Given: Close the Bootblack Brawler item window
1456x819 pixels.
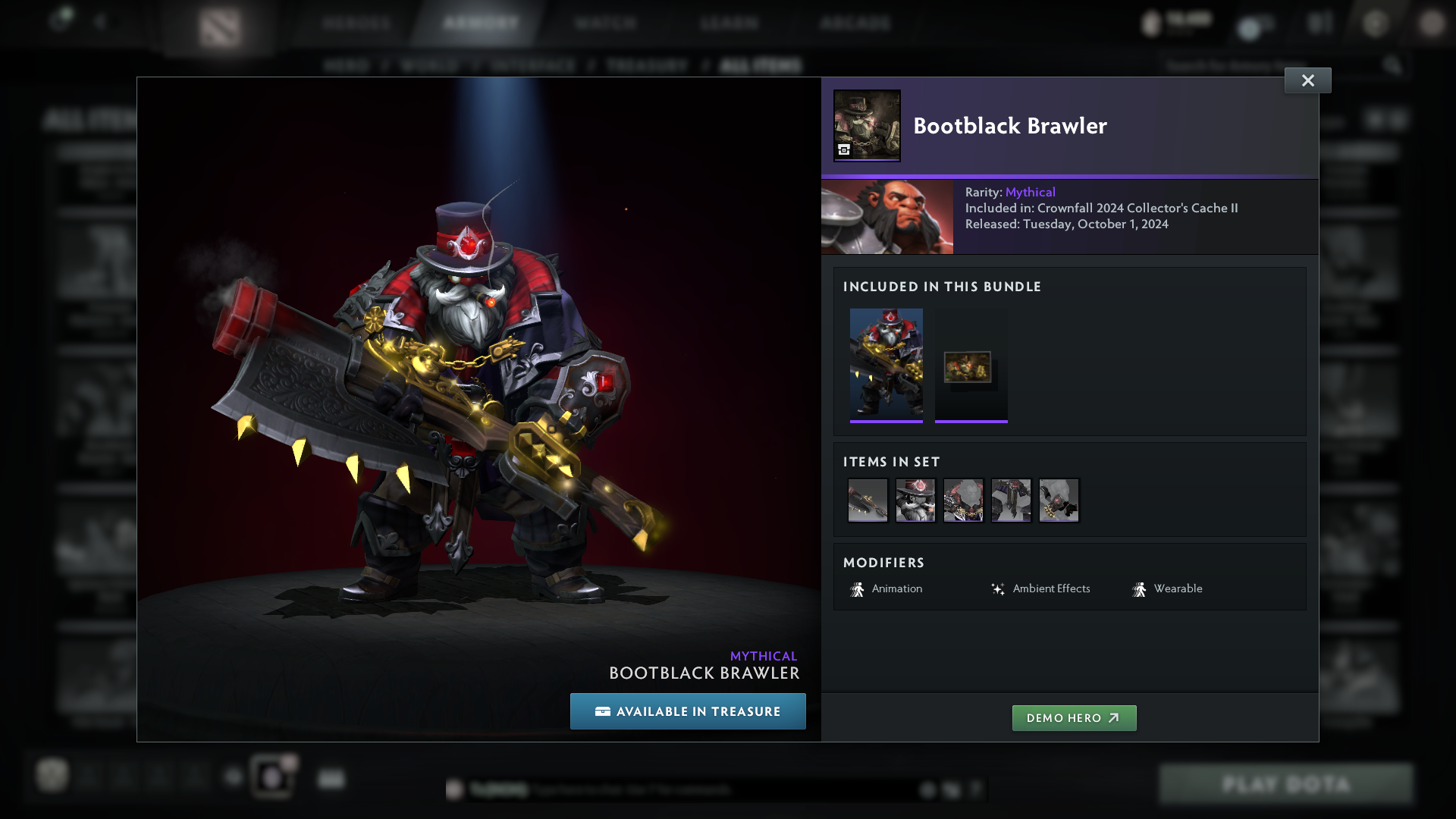Looking at the screenshot, I should (x=1307, y=80).
